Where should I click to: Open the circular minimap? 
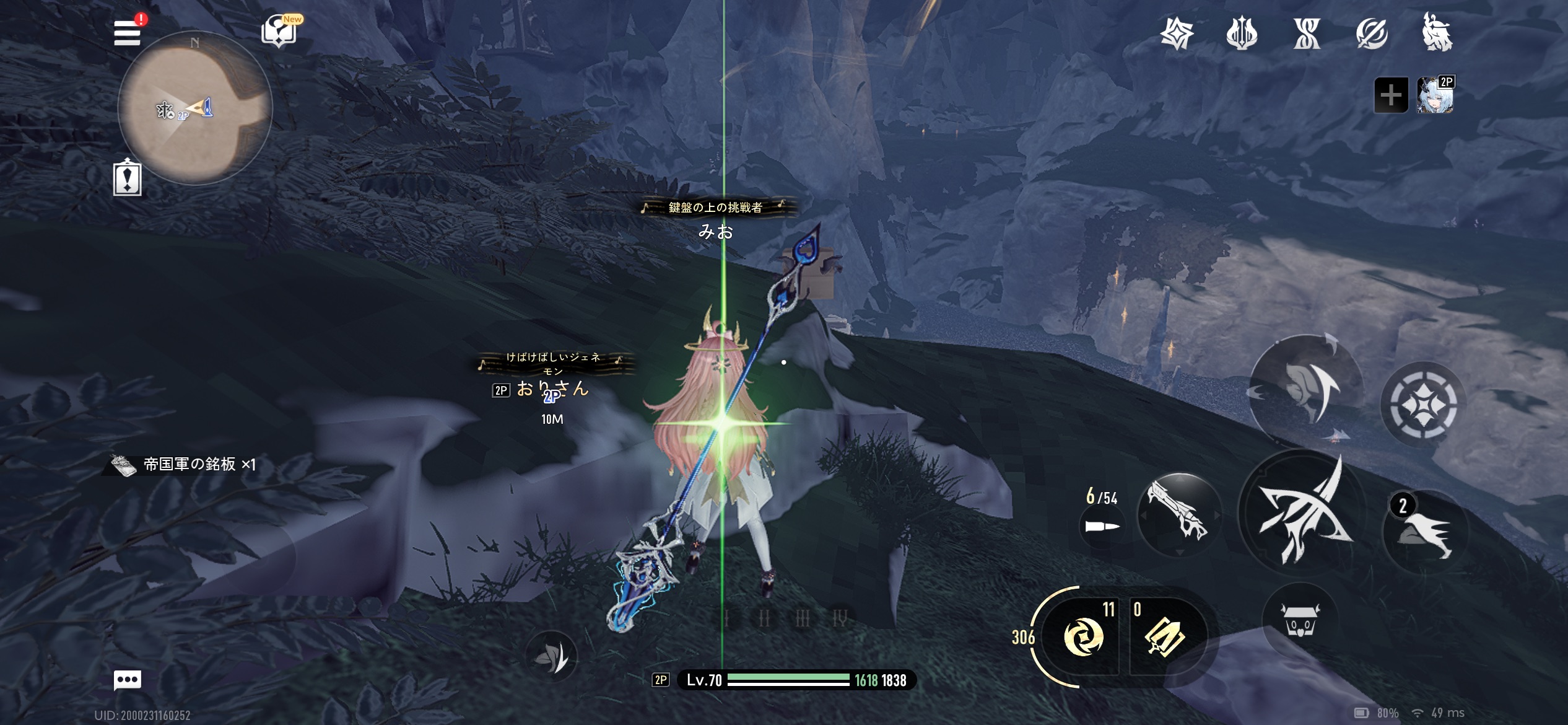(x=195, y=109)
